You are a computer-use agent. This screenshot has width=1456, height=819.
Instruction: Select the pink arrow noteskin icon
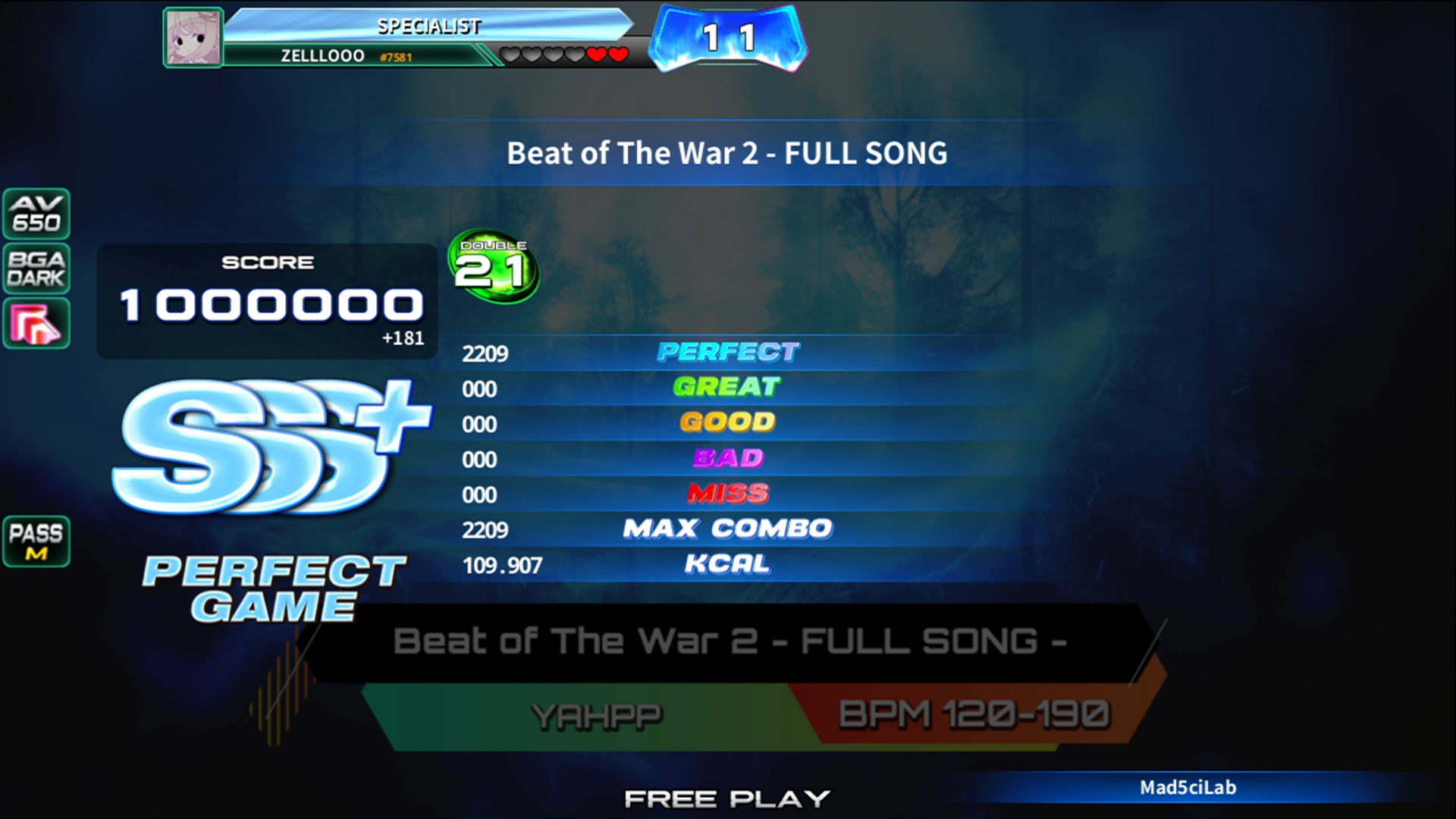[36, 324]
